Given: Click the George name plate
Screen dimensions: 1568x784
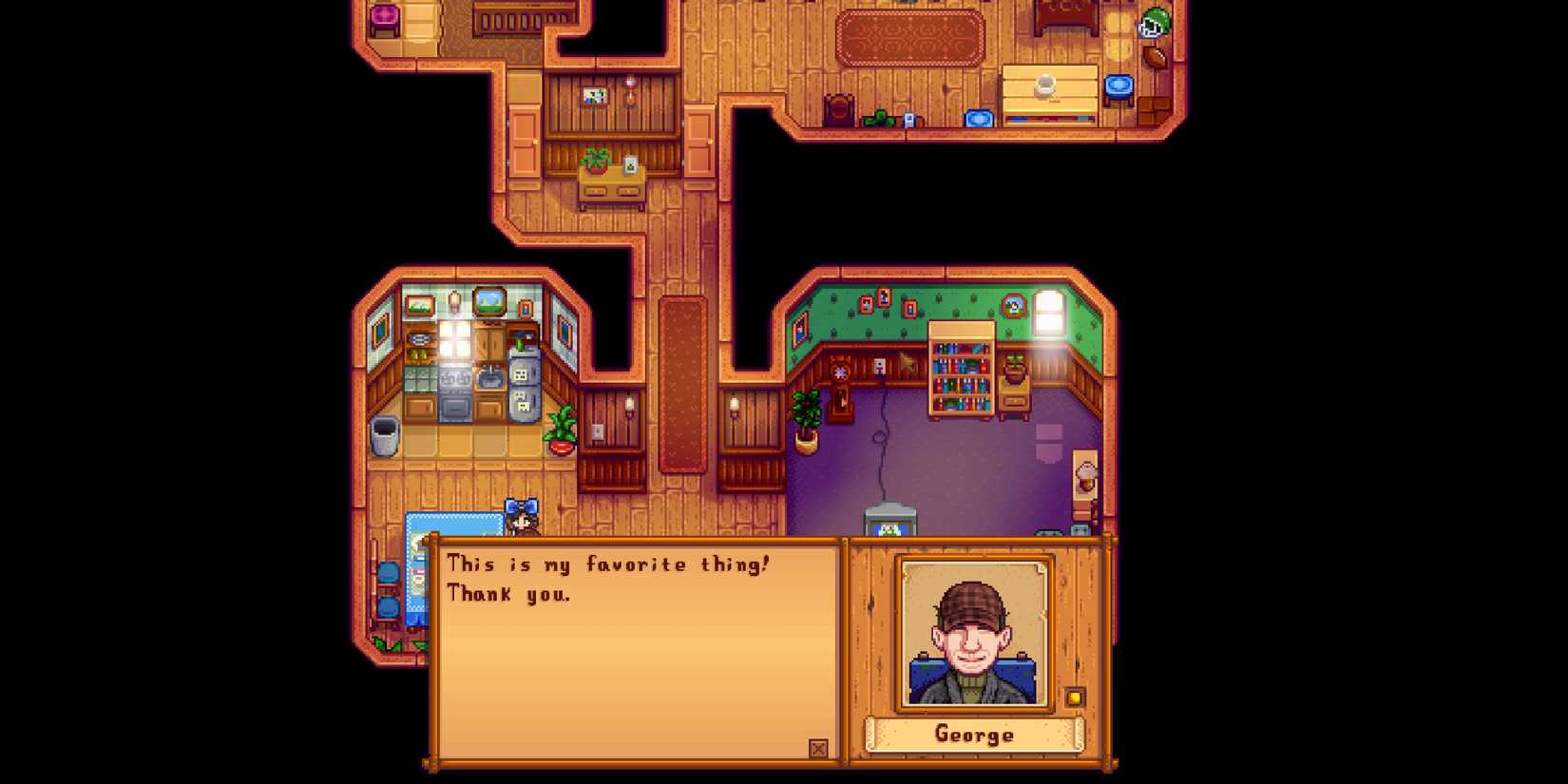Looking at the screenshot, I should [x=971, y=734].
